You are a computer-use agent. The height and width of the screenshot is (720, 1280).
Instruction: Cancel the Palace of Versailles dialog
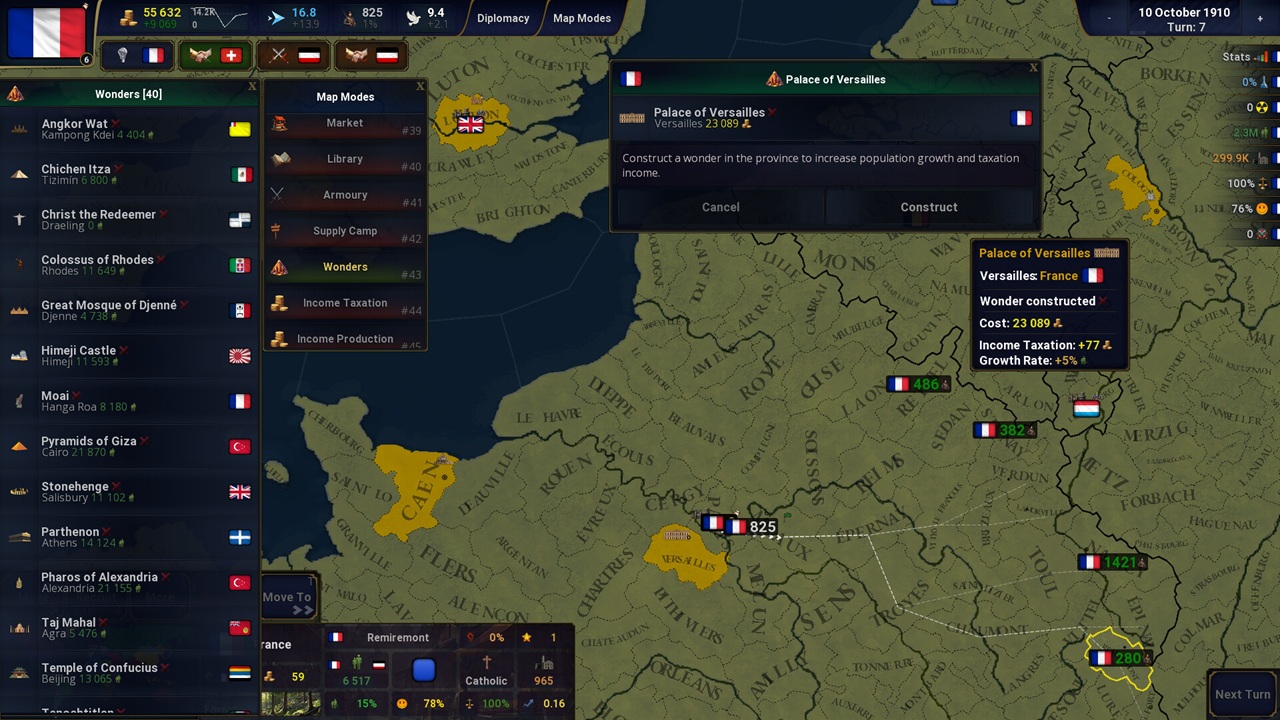[720, 207]
